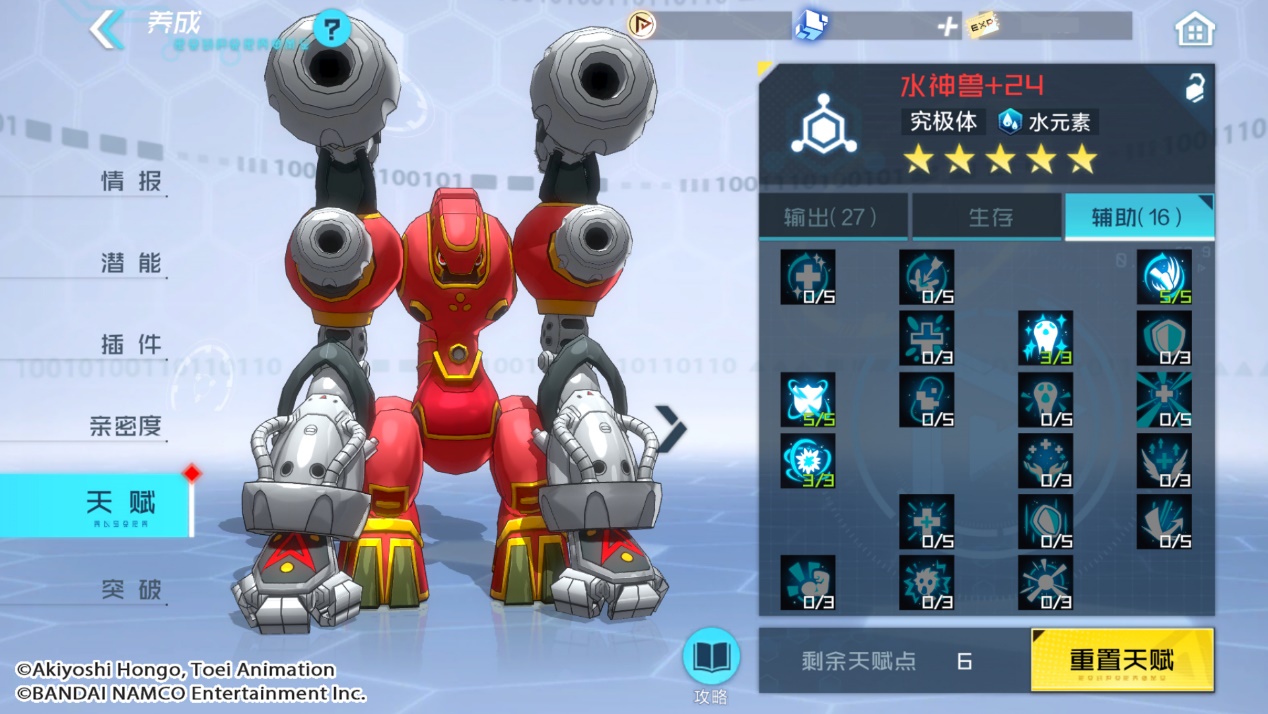The height and width of the screenshot is (714, 1268).
Task: Open the question mark help icon
Action: (331, 28)
